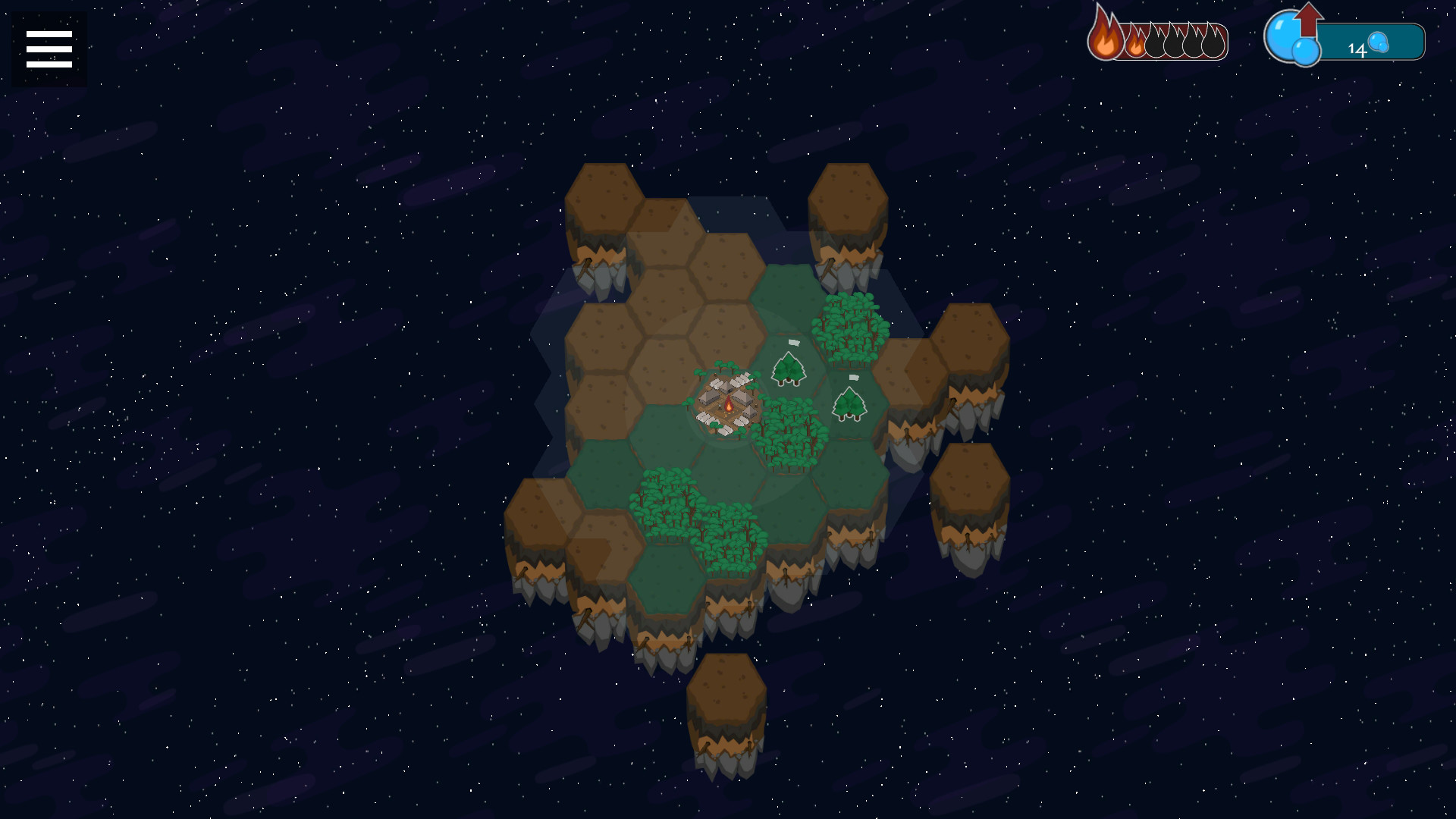Screen dimensions: 1456x819
Task: Click the small water drop next to 14
Action: (x=1380, y=43)
